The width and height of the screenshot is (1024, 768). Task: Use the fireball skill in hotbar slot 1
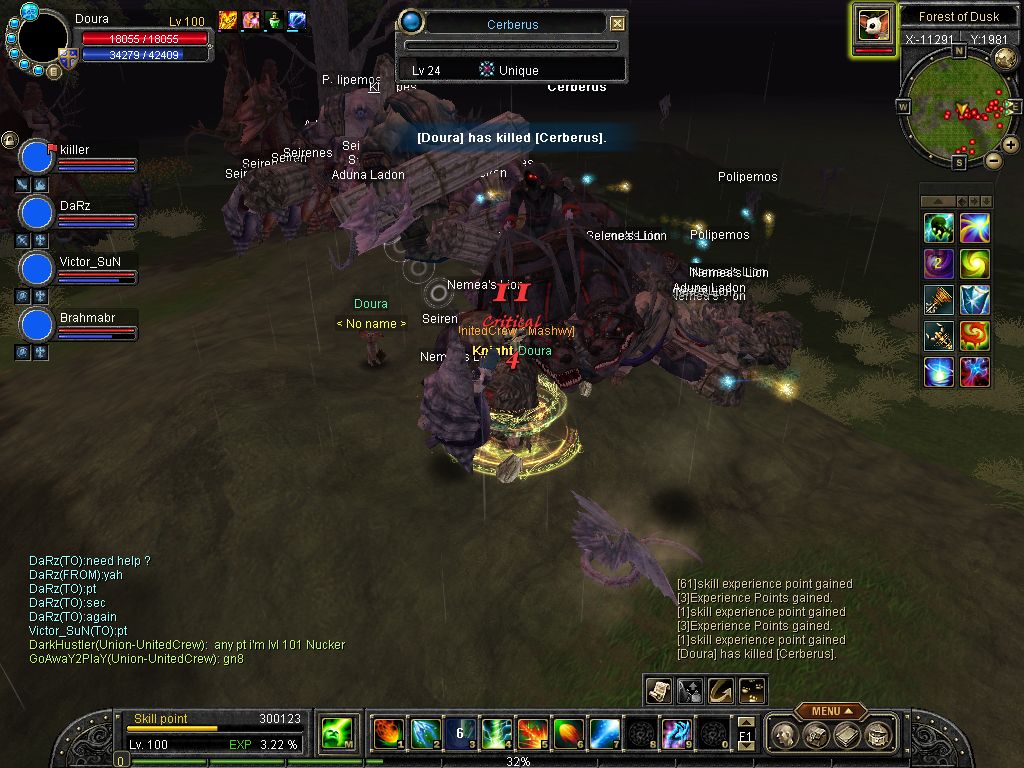click(387, 734)
